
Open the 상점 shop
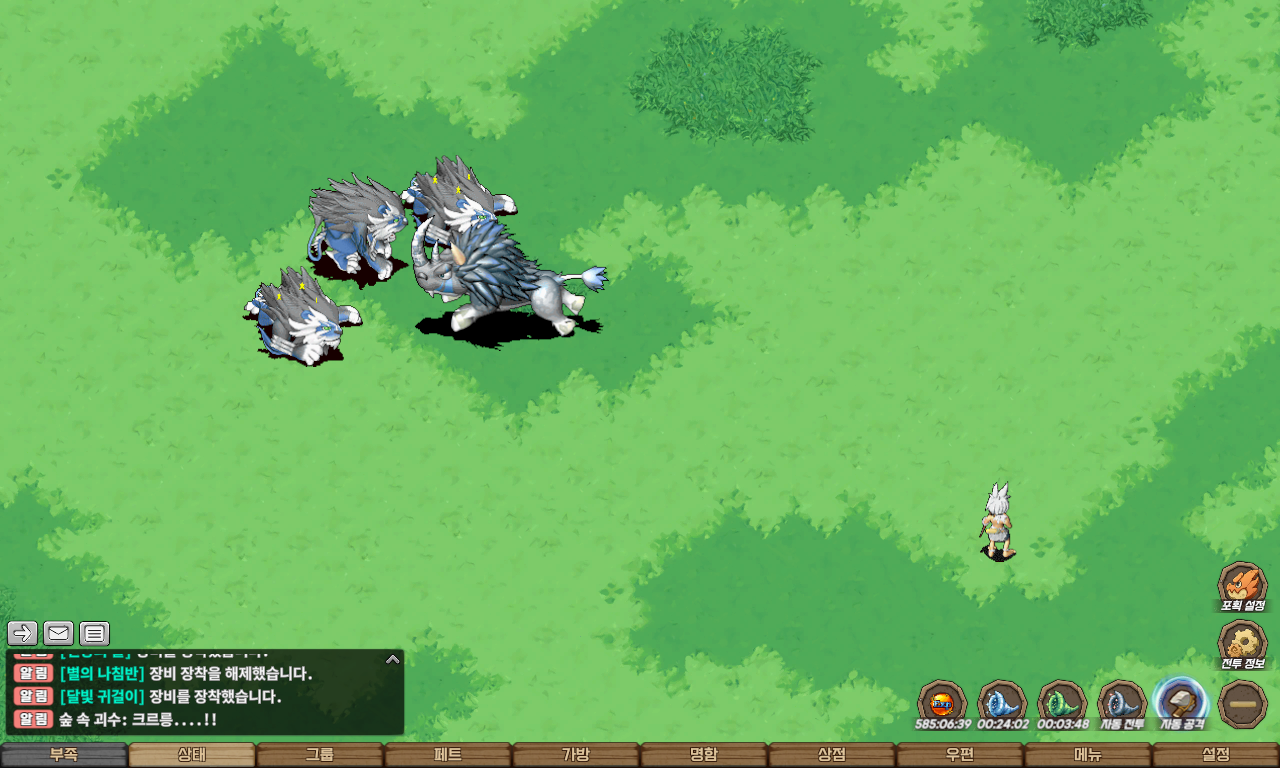coord(832,755)
